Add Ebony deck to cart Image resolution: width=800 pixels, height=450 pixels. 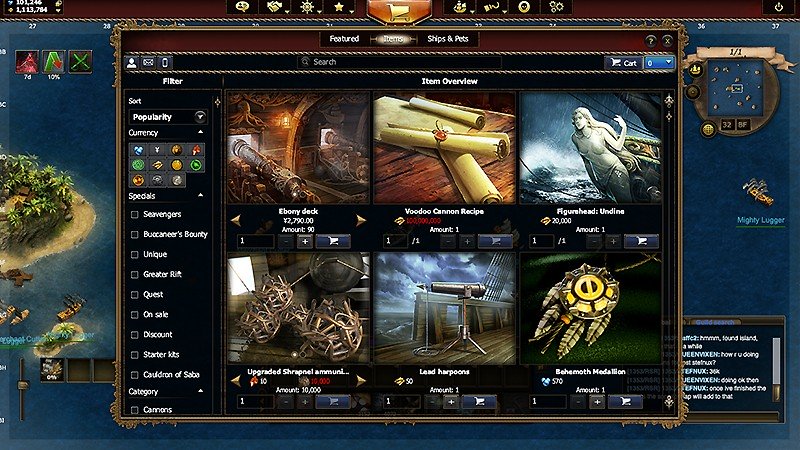click(x=332, y=241)
